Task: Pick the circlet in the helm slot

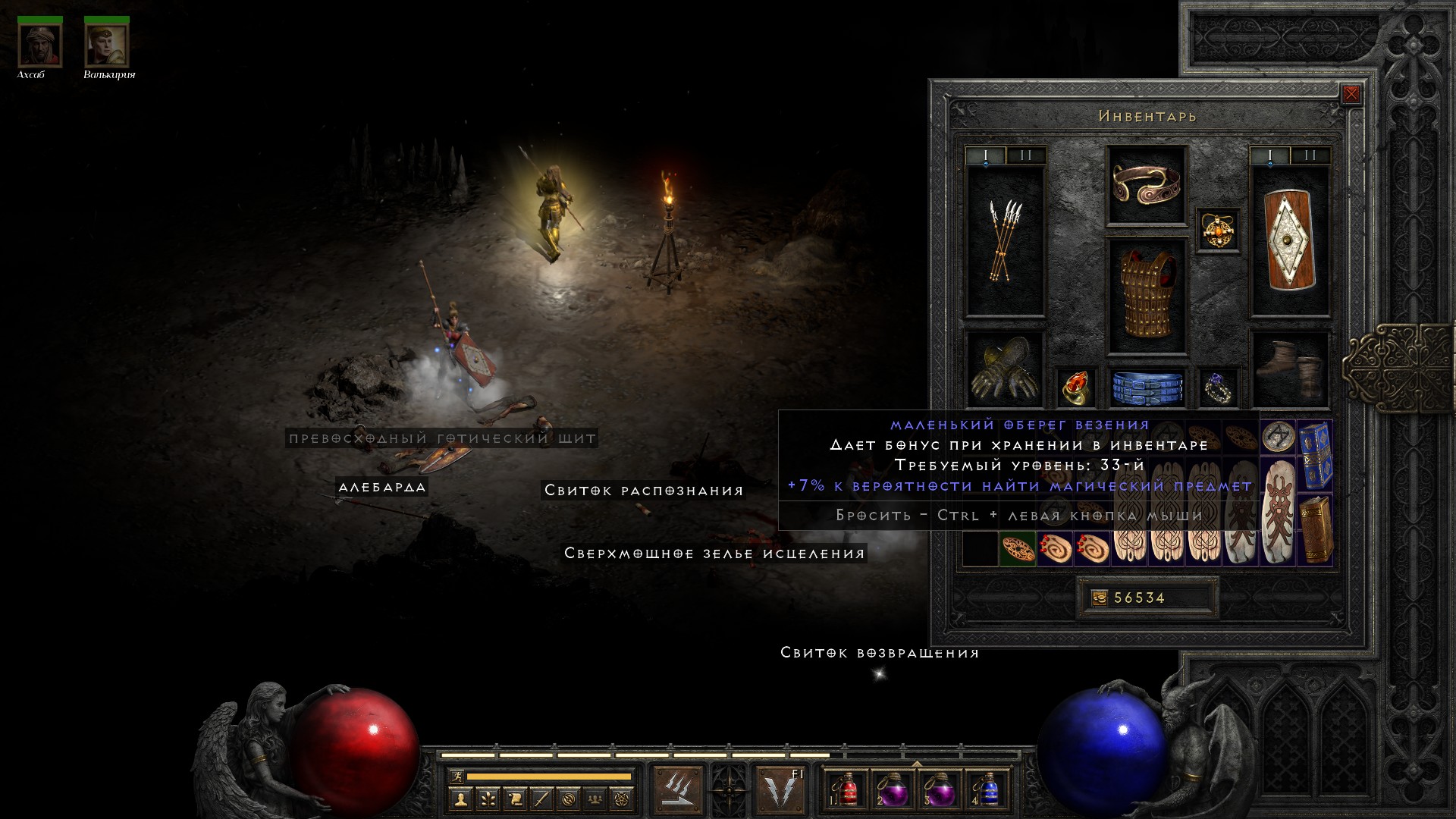Action: pyautogui.click(x=1146, y=186)
